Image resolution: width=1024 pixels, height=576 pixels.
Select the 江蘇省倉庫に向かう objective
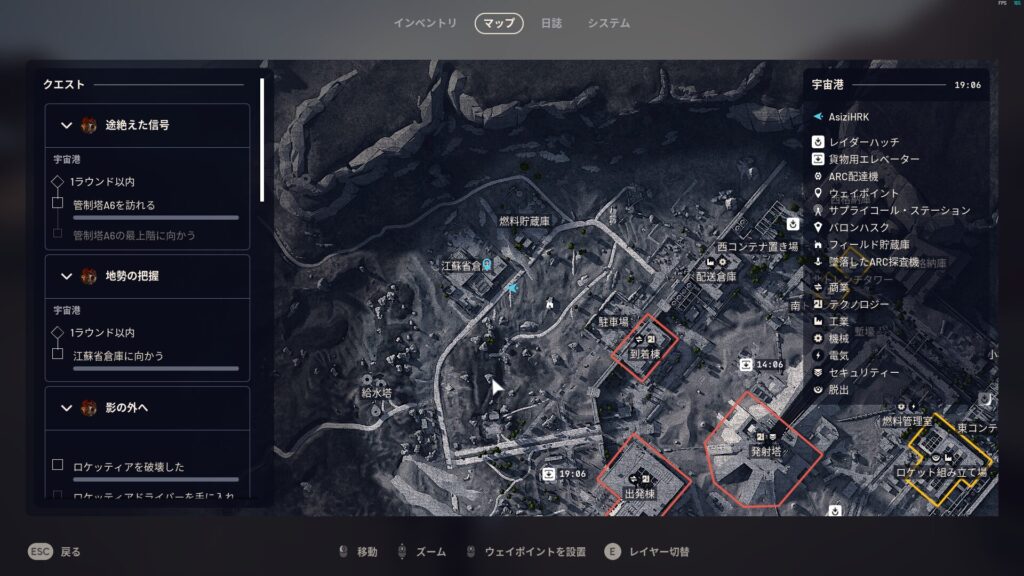point(118,356)
